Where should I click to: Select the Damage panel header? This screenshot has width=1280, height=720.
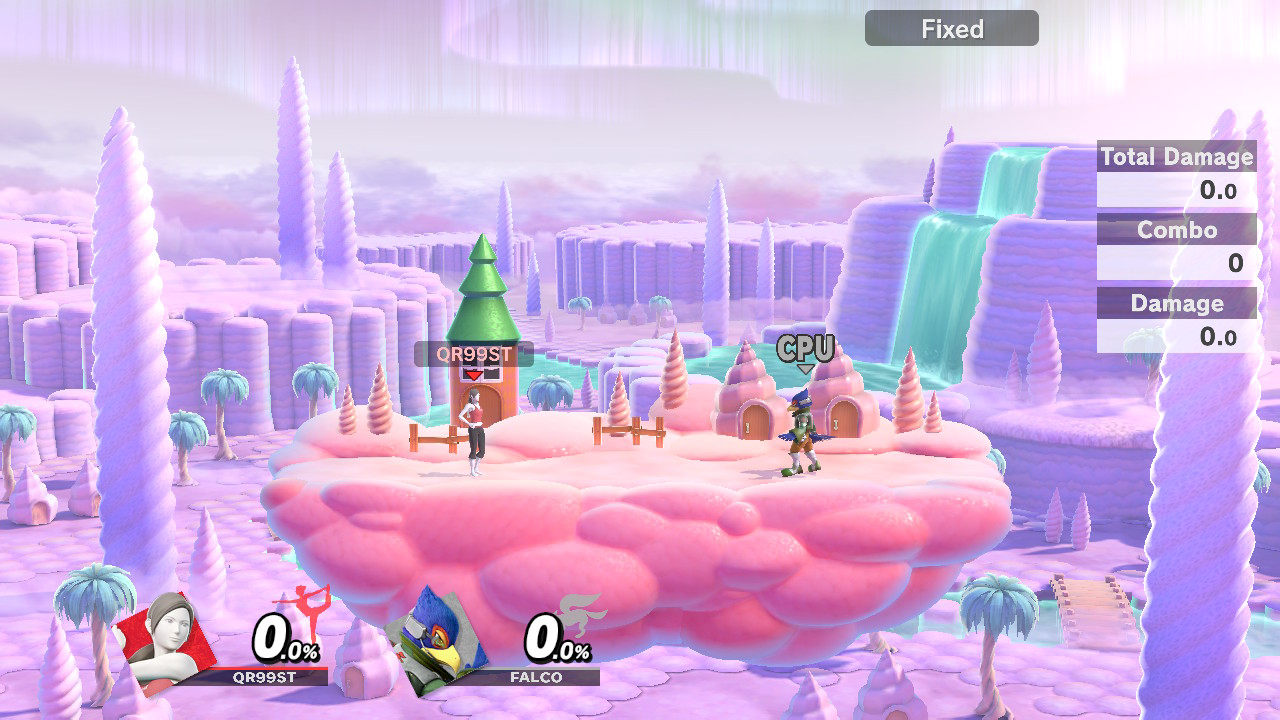click(x=1176, y=303)
